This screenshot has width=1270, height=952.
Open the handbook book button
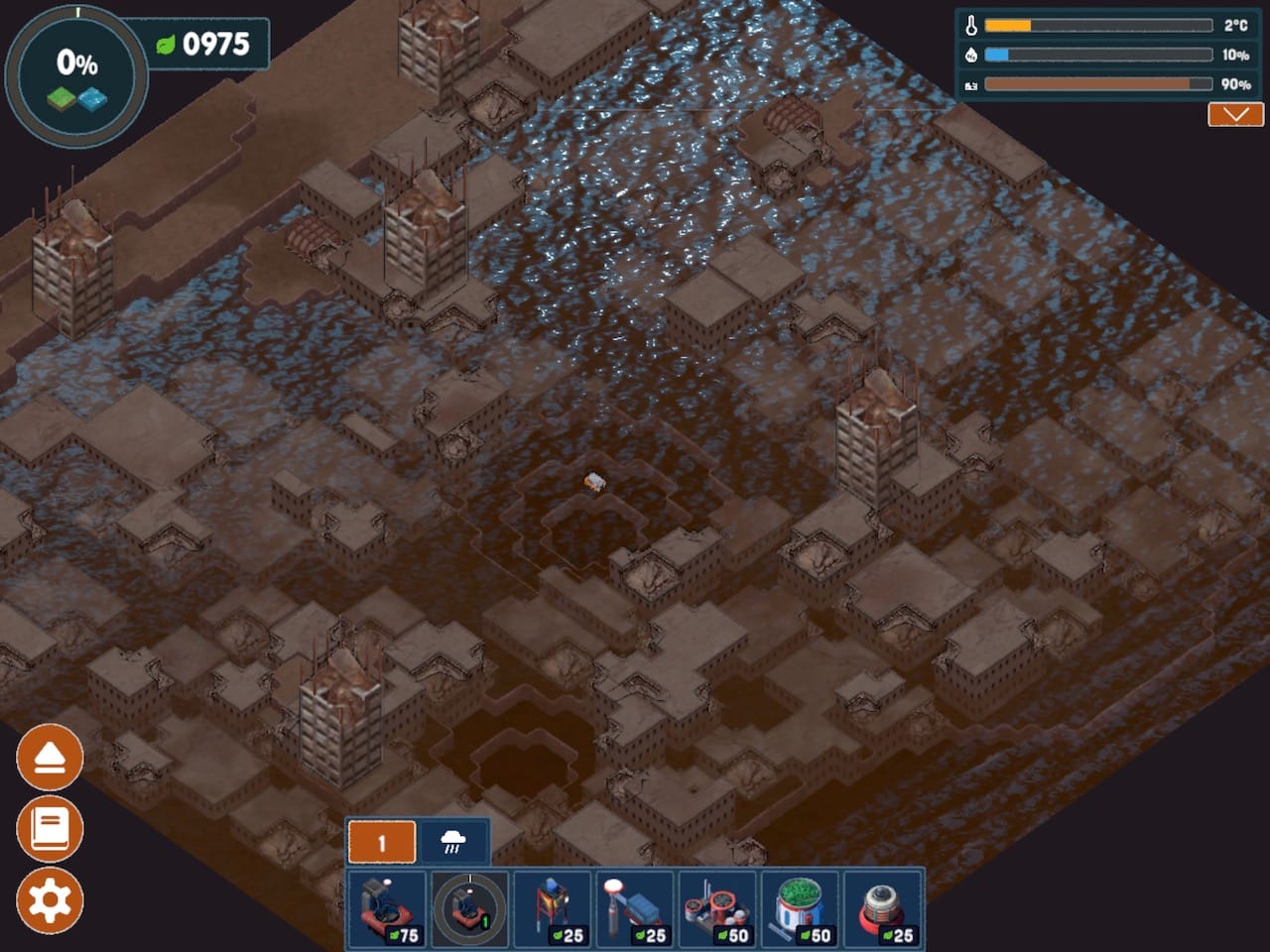[50, 829]
